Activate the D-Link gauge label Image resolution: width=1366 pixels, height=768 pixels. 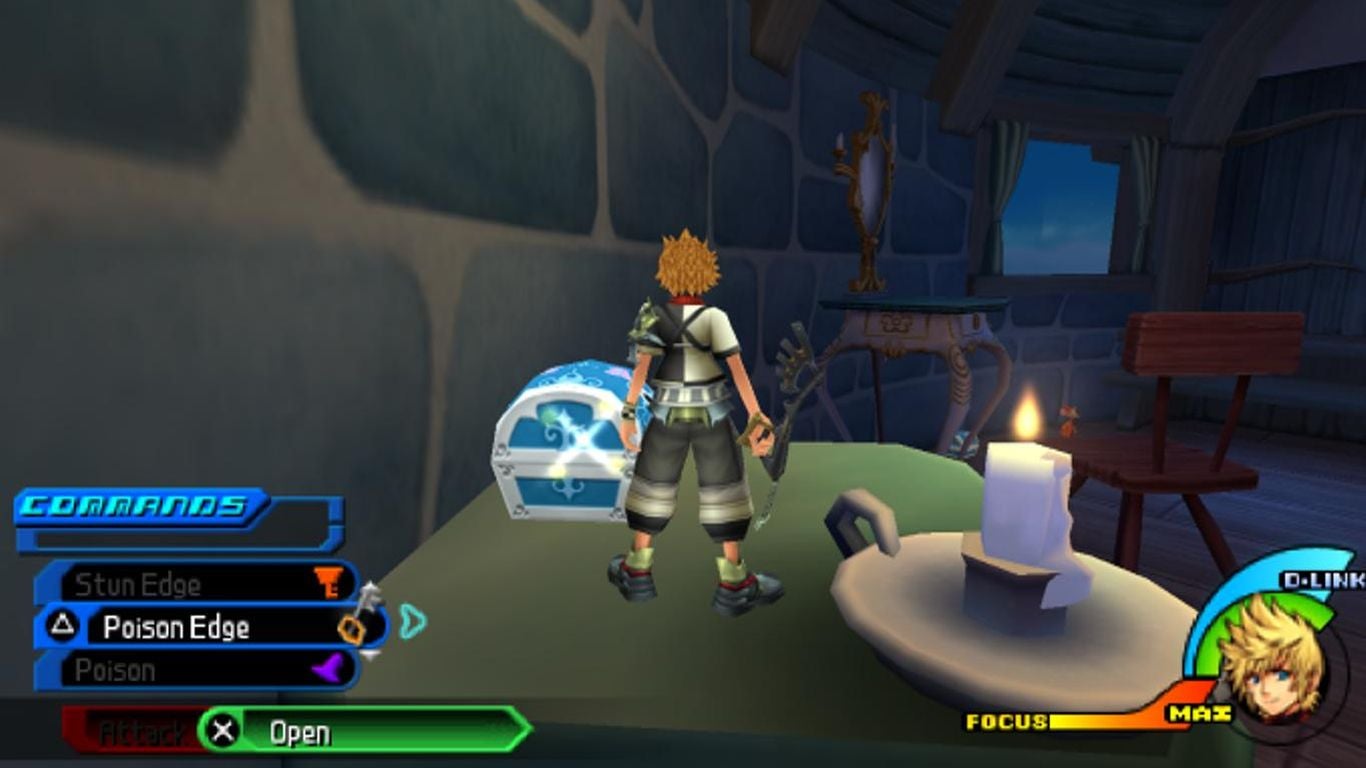click(x=1322, y=580)
